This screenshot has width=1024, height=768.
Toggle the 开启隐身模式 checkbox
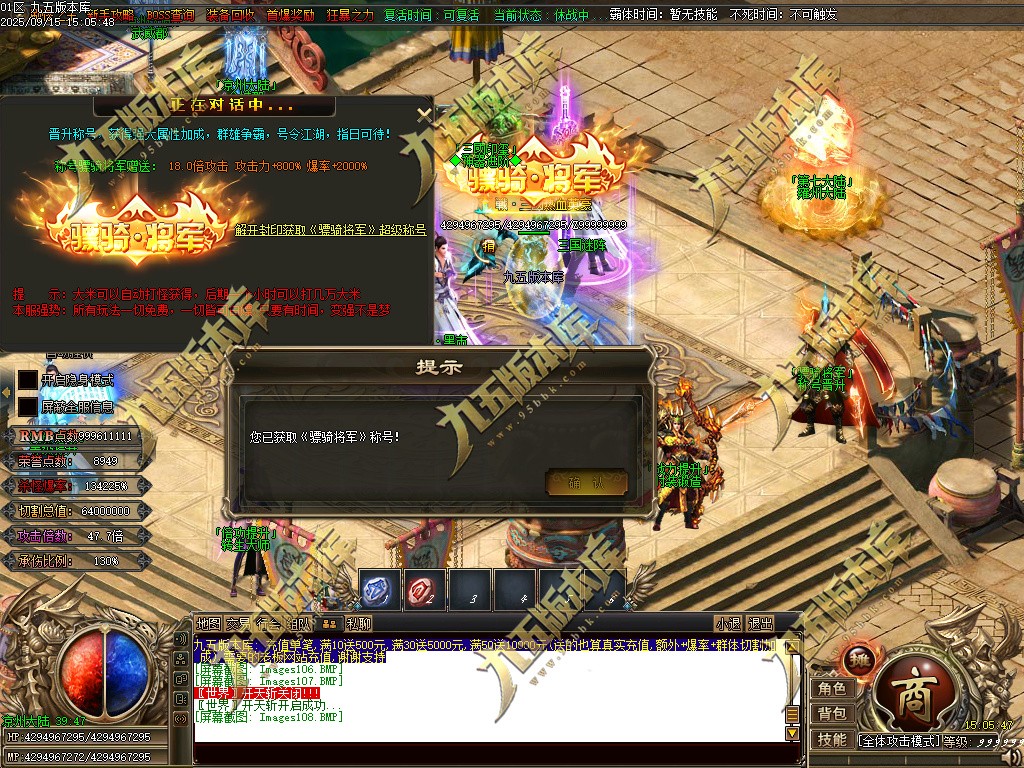pyautogui.click(x=27, y=380)
